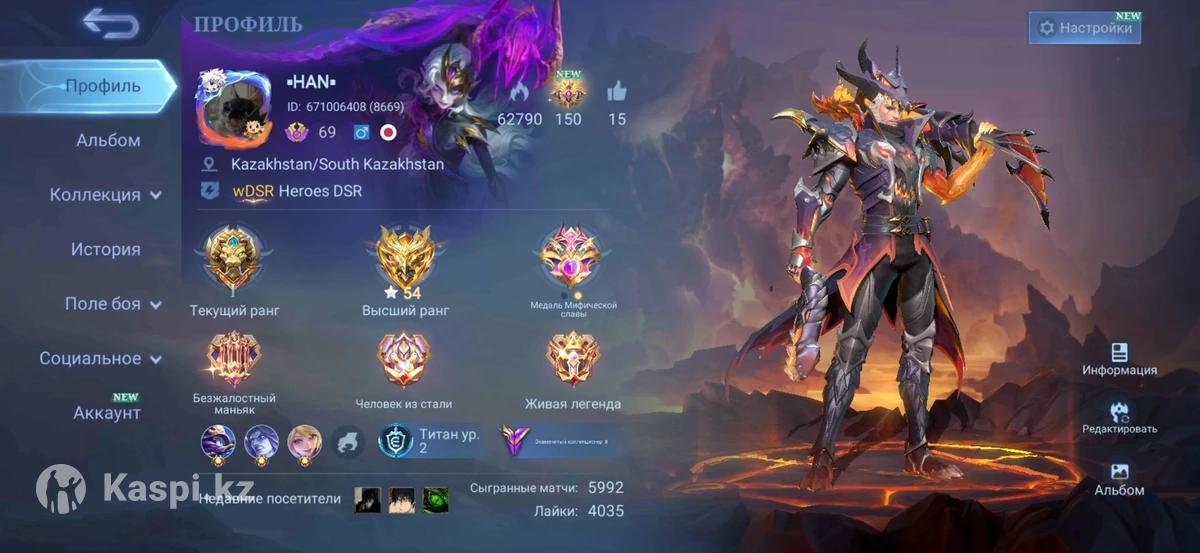This screenshot has height=553, width=1200.
Task: Go back using the arrow button
Action: point(110,23)
